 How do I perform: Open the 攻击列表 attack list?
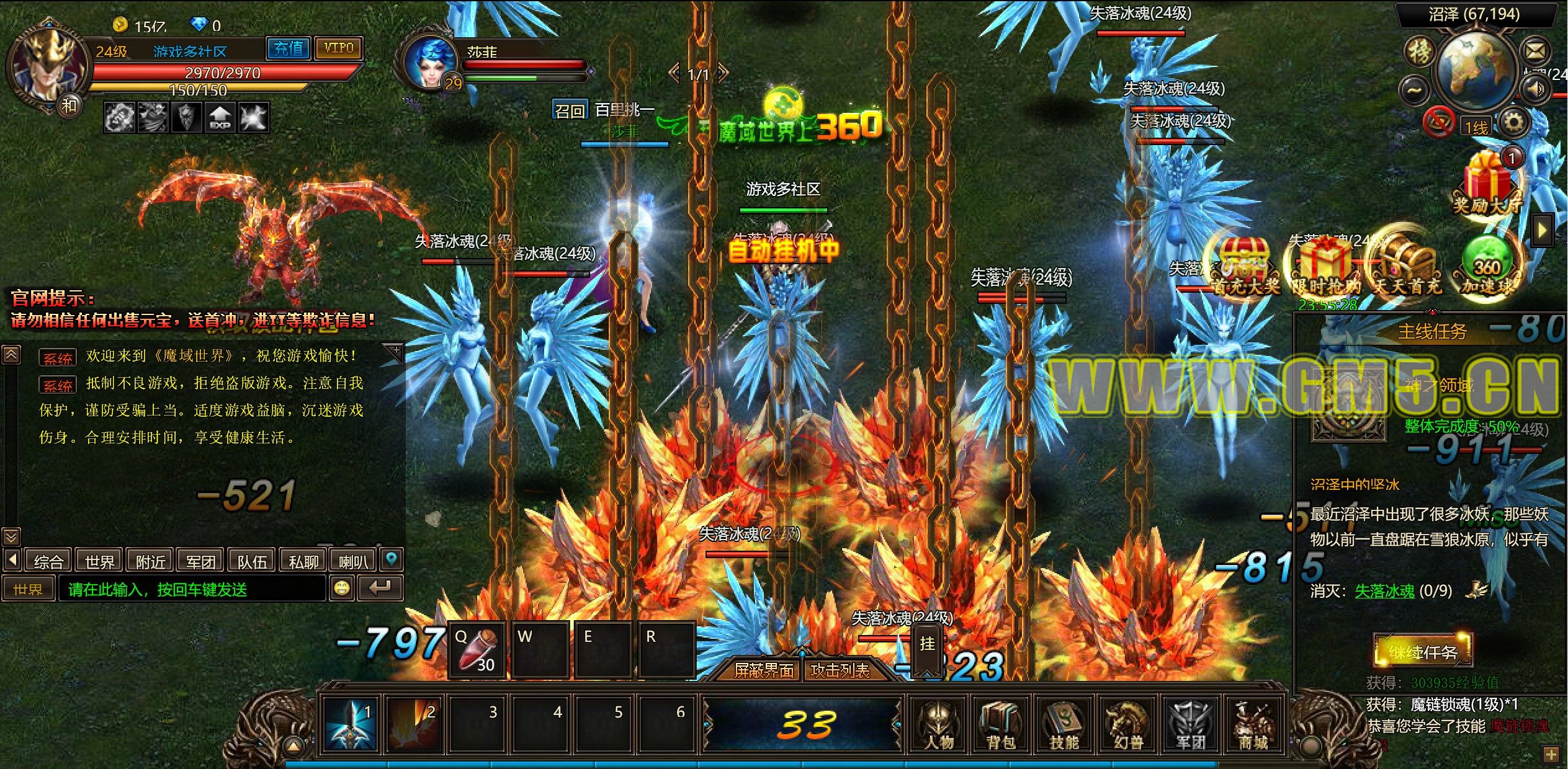840,670
